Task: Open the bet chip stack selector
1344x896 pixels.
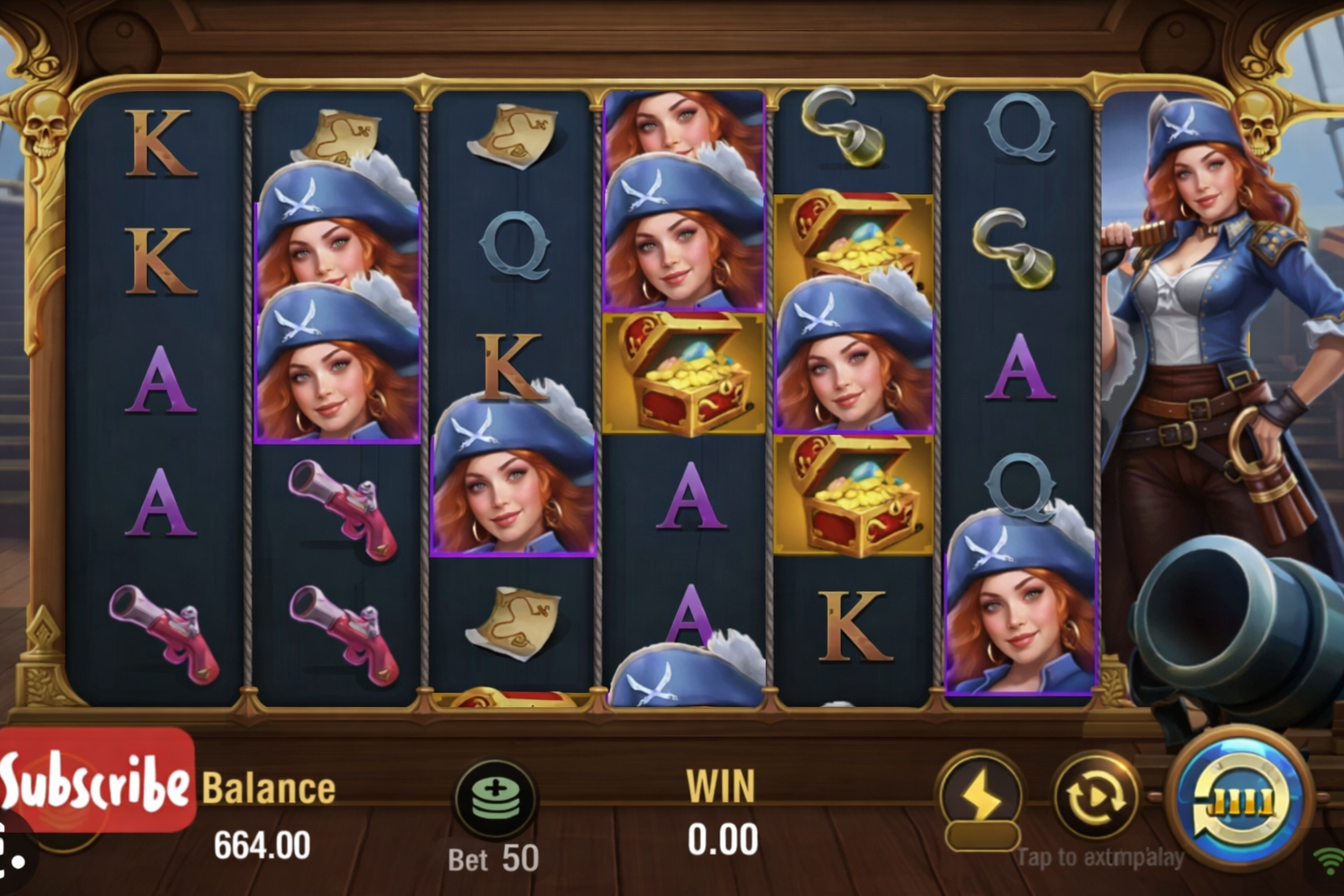Action: click(495, 799)
